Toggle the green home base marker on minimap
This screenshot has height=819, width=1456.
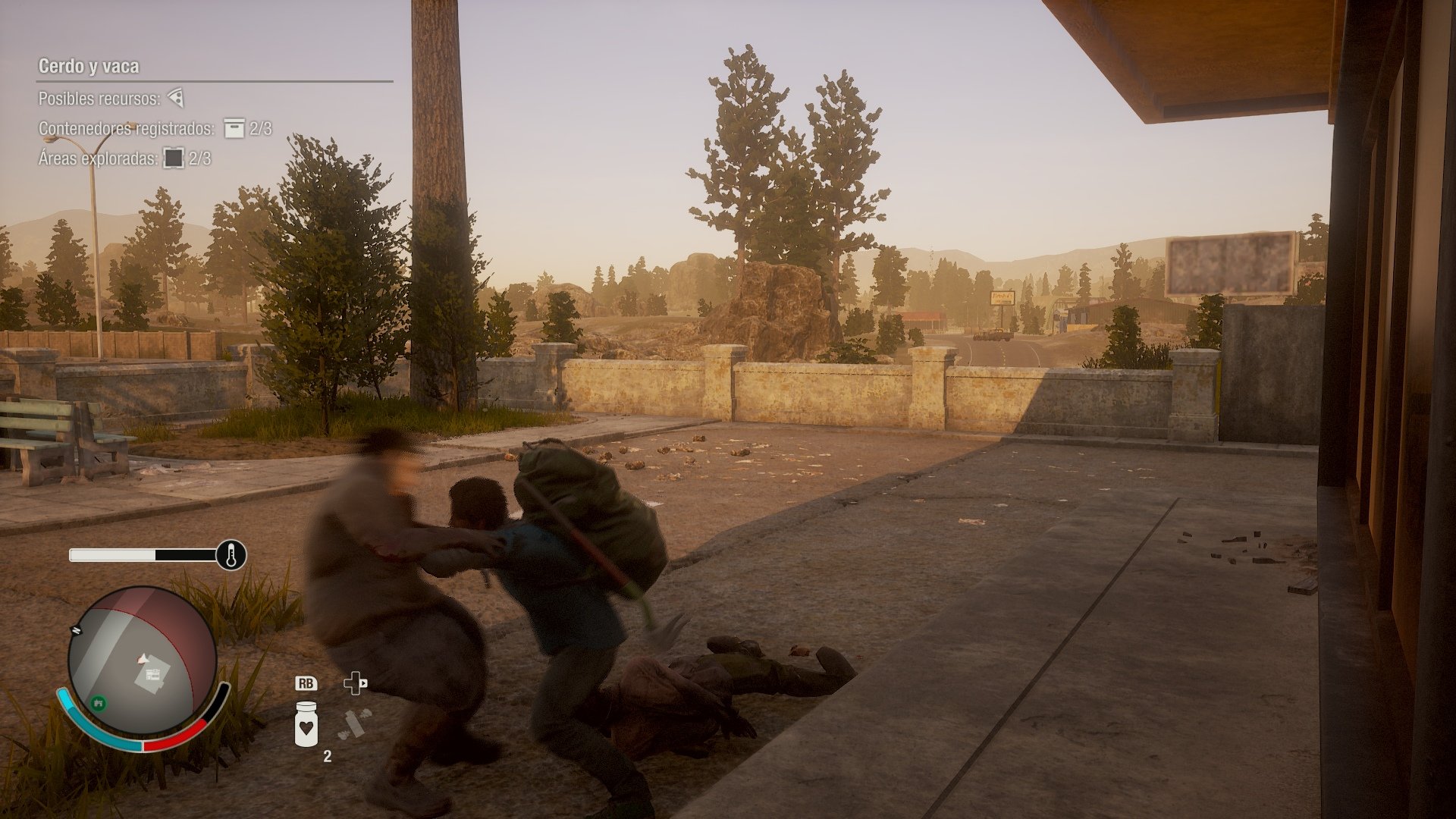click(x=99, y=704)
